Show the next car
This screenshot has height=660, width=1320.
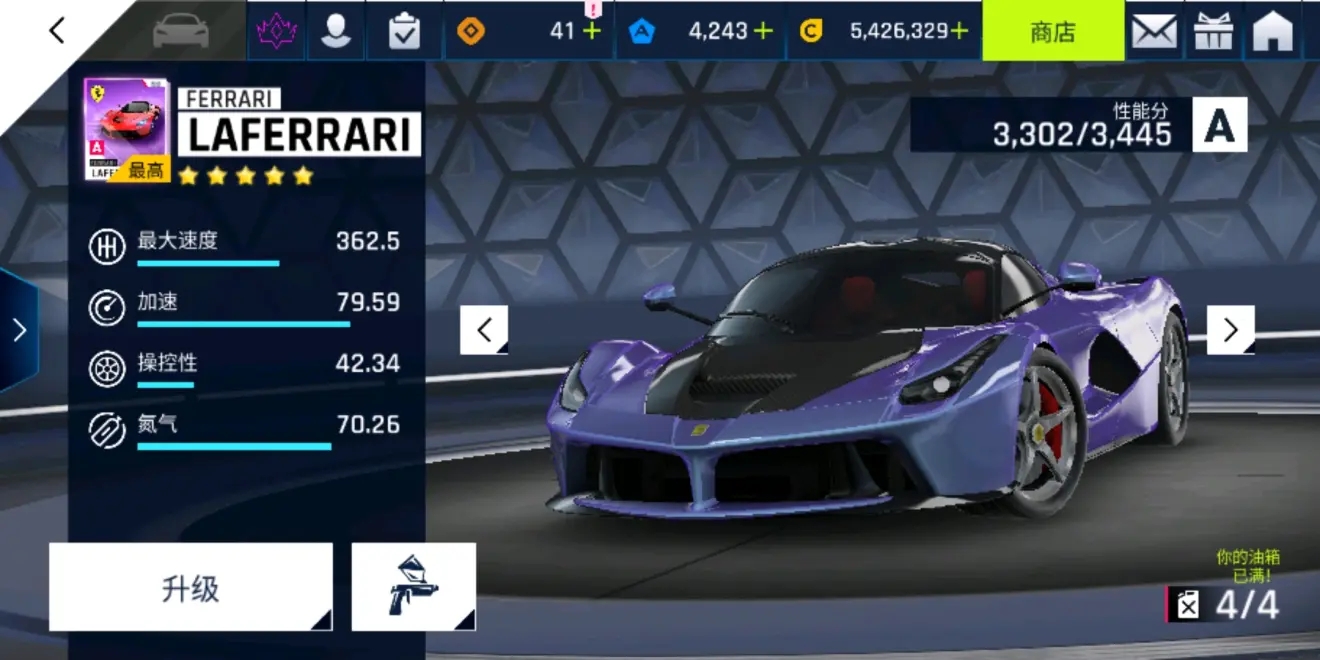[x=1230, y=330]
